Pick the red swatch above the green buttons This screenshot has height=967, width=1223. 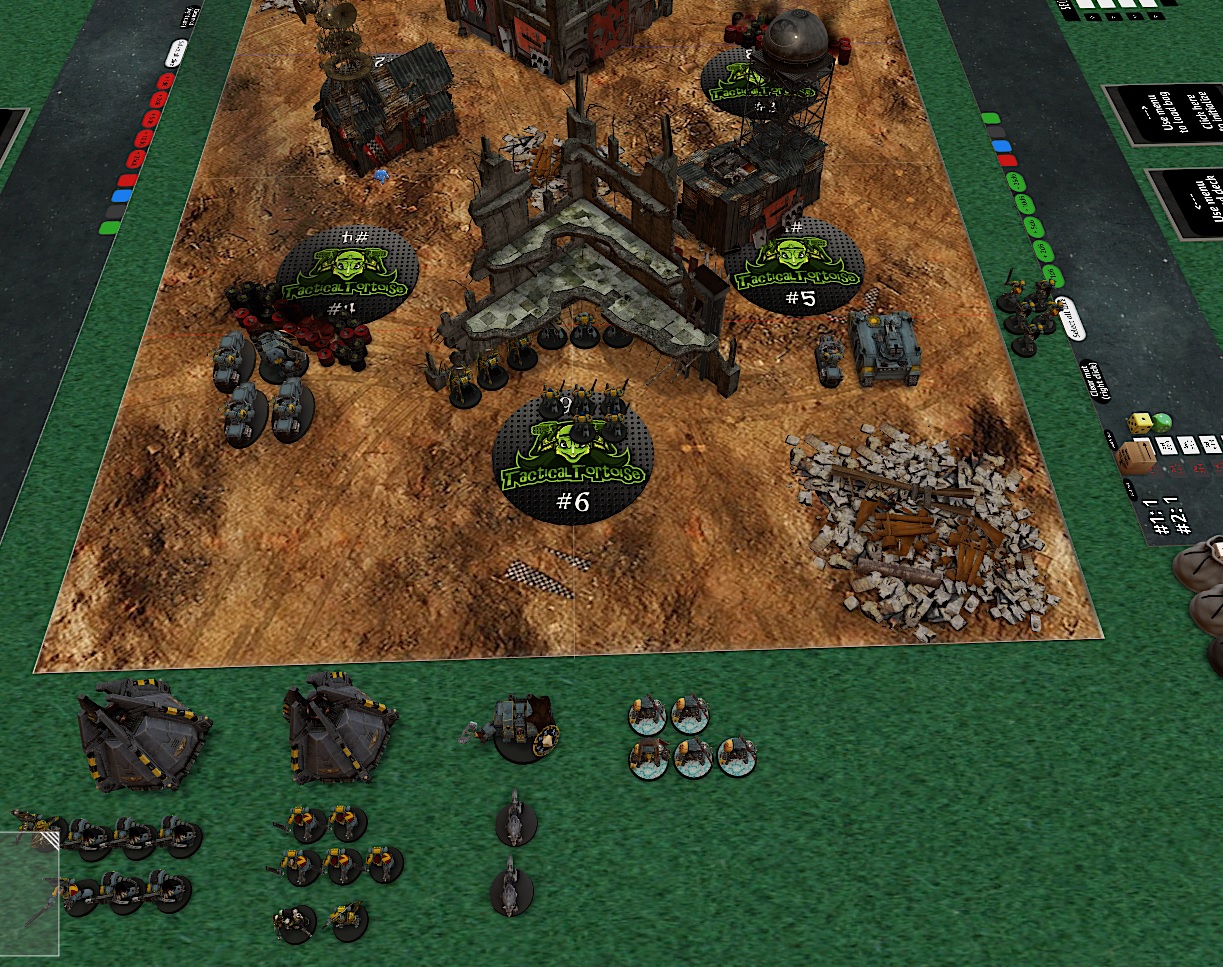tap(1006, 160)
